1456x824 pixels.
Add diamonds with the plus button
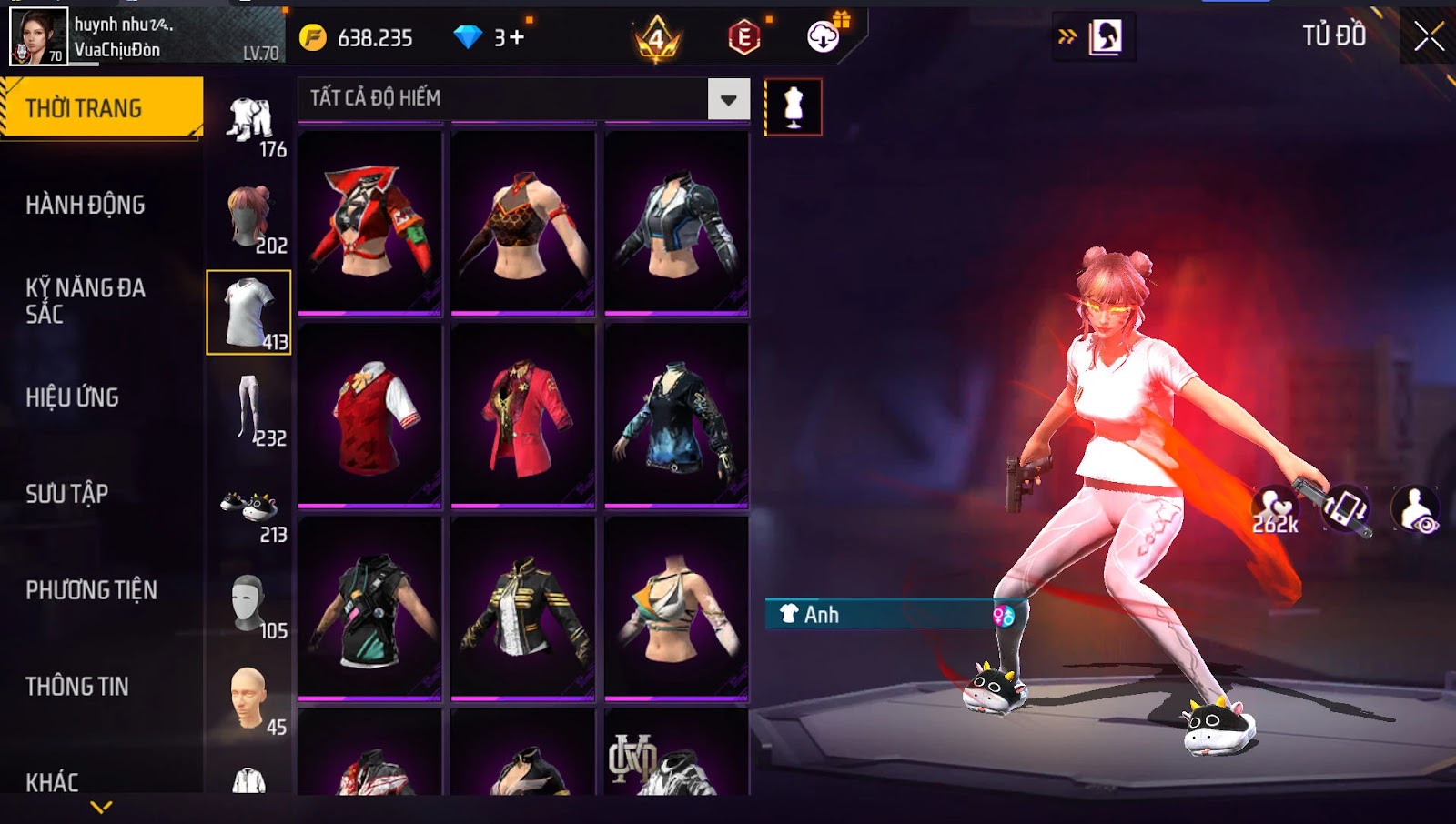(517, 37)
